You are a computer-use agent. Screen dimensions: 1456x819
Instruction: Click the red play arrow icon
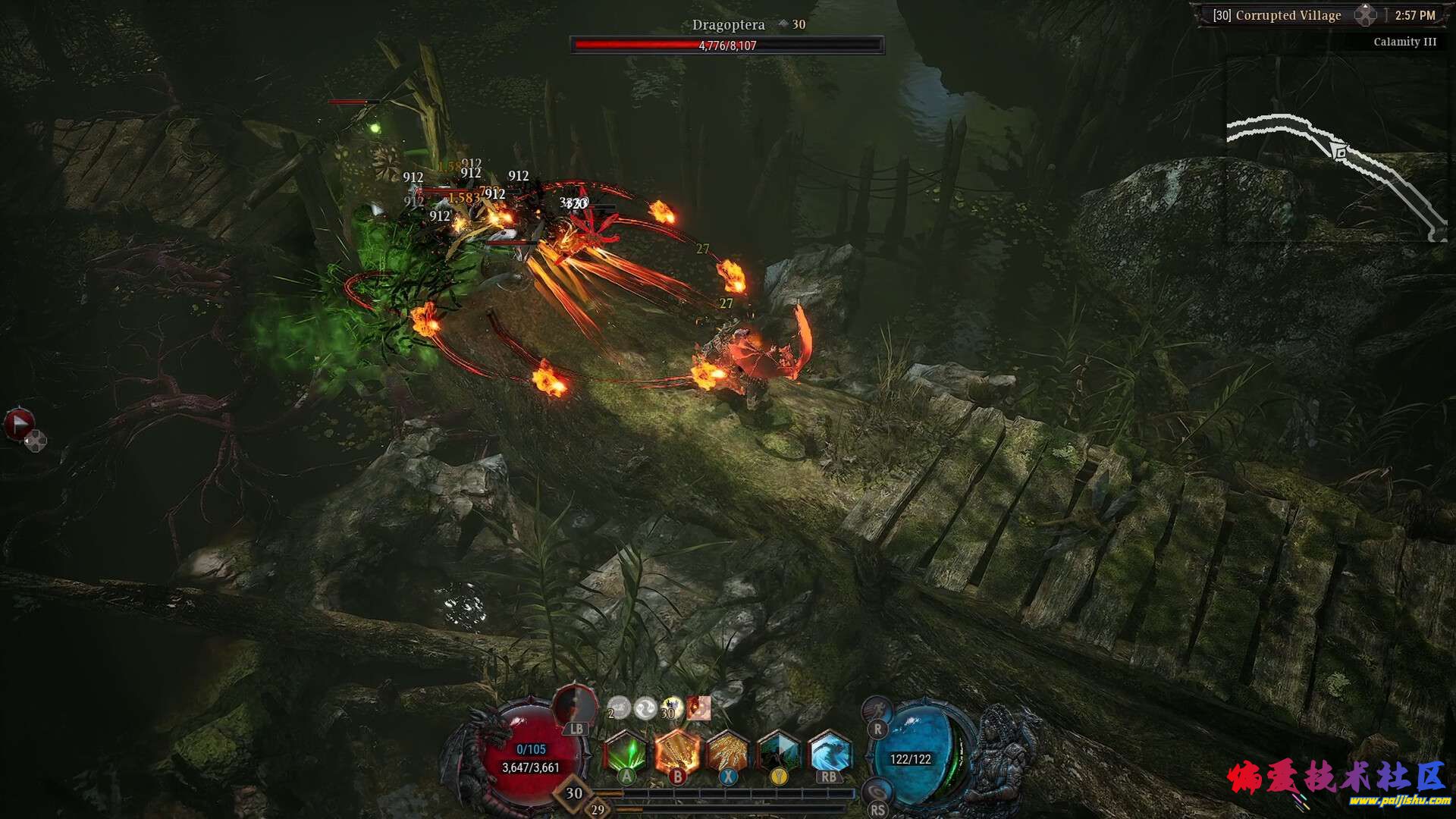tap(19, 424)
